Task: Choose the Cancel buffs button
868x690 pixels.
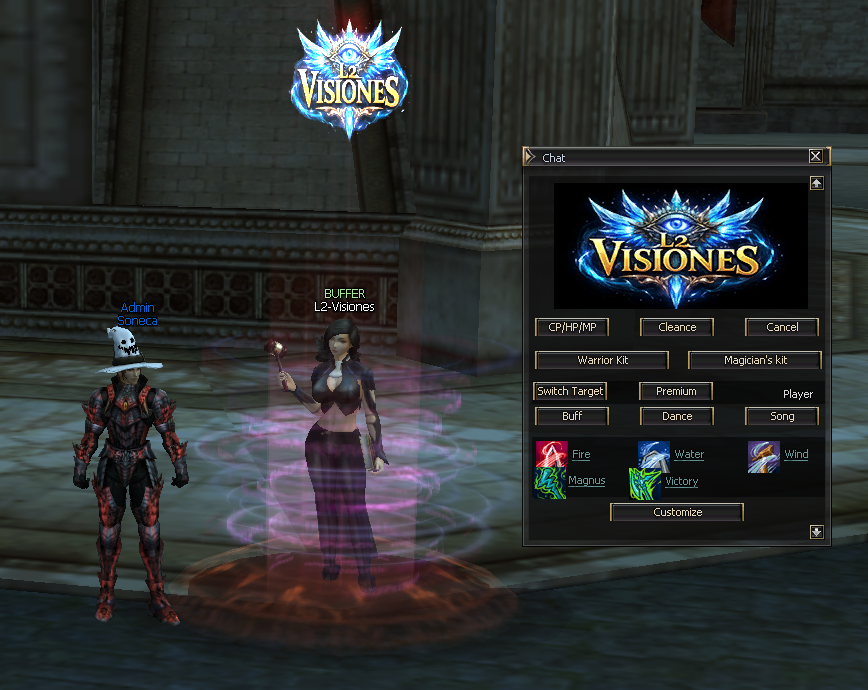Action: 782,327
